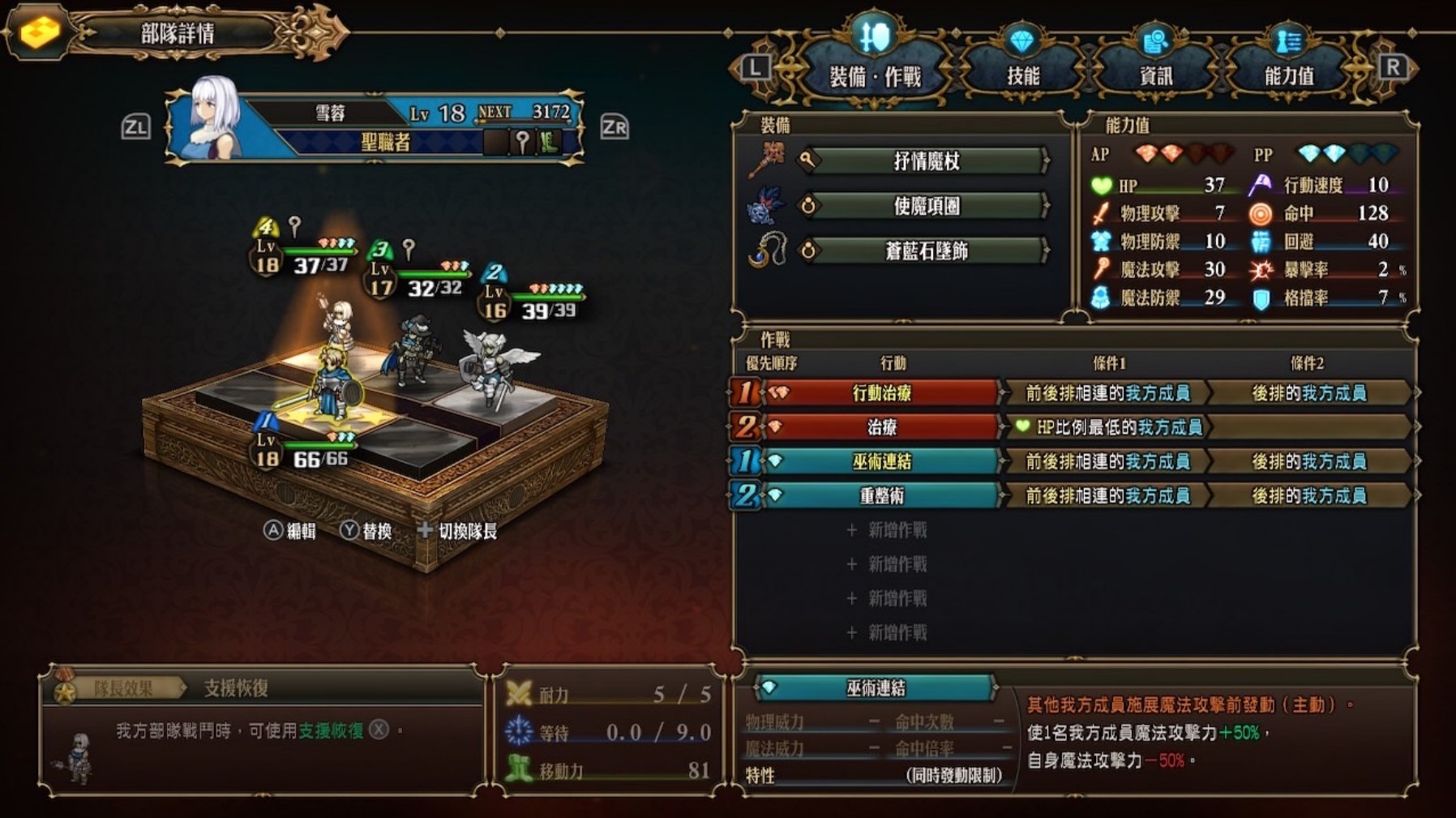This screenshot has width=1456, height=818.
Task: Toggle the 巫術連結 tactic priority gem
Action: click(x=747, y=462)
